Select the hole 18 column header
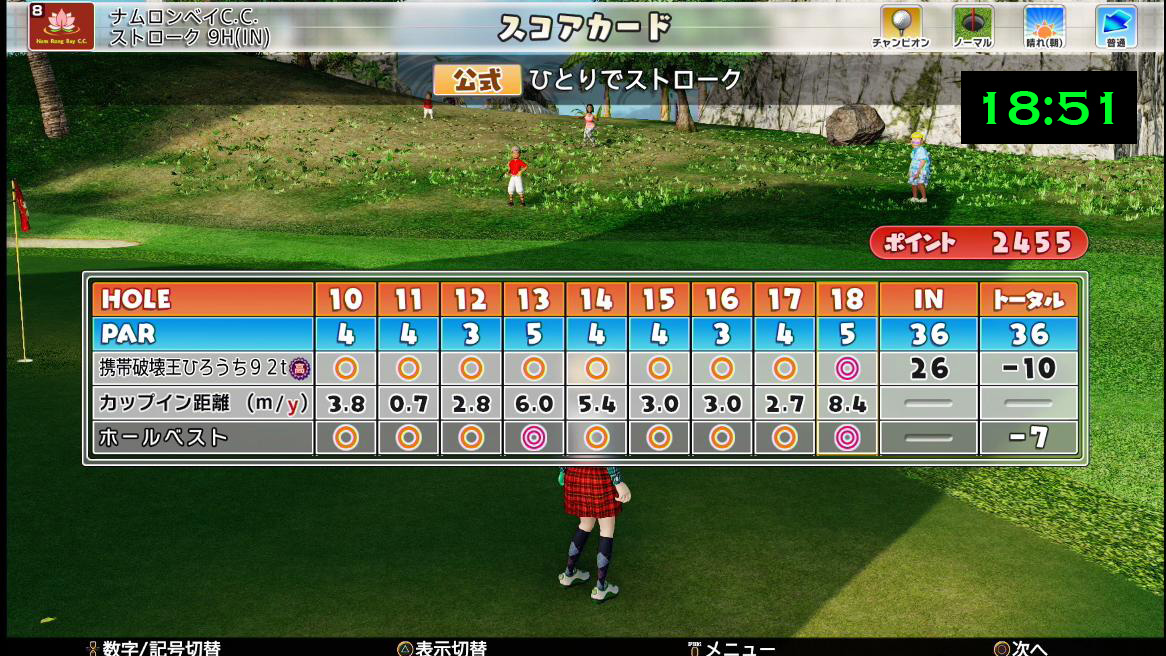 pos(847,299)
